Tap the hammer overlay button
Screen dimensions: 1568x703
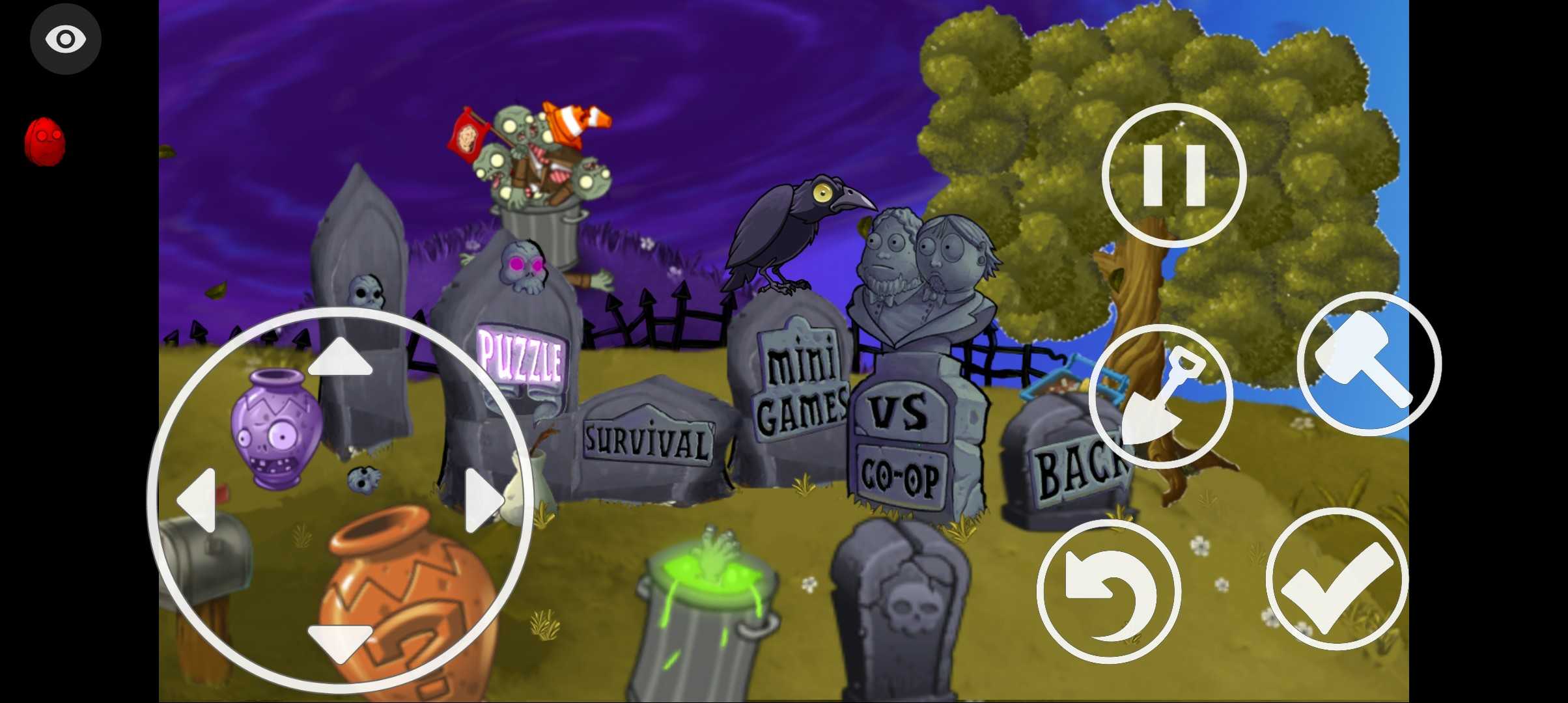click(x=1369, y=363)
